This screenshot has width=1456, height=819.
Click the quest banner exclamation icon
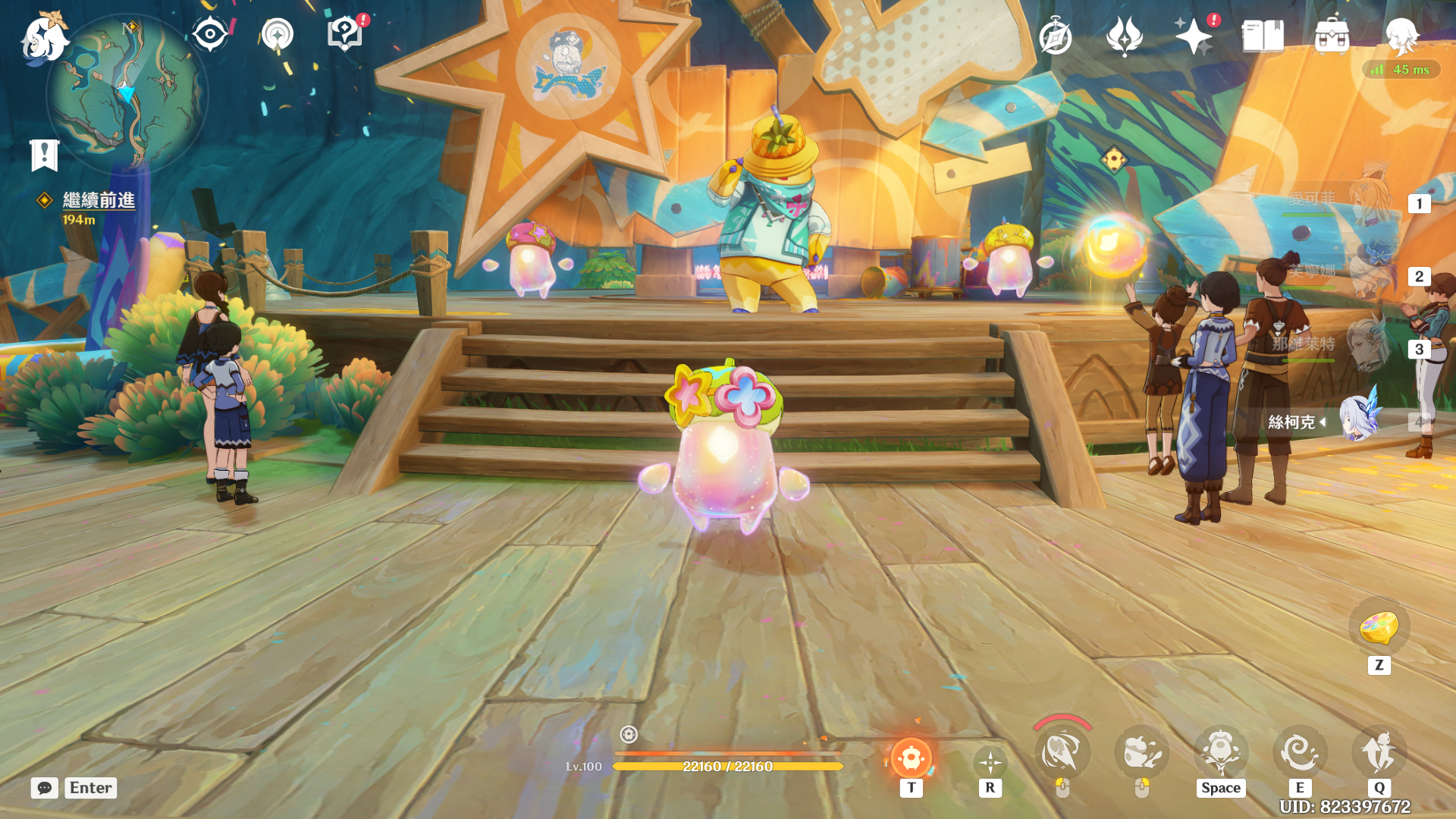click(44, 155)
